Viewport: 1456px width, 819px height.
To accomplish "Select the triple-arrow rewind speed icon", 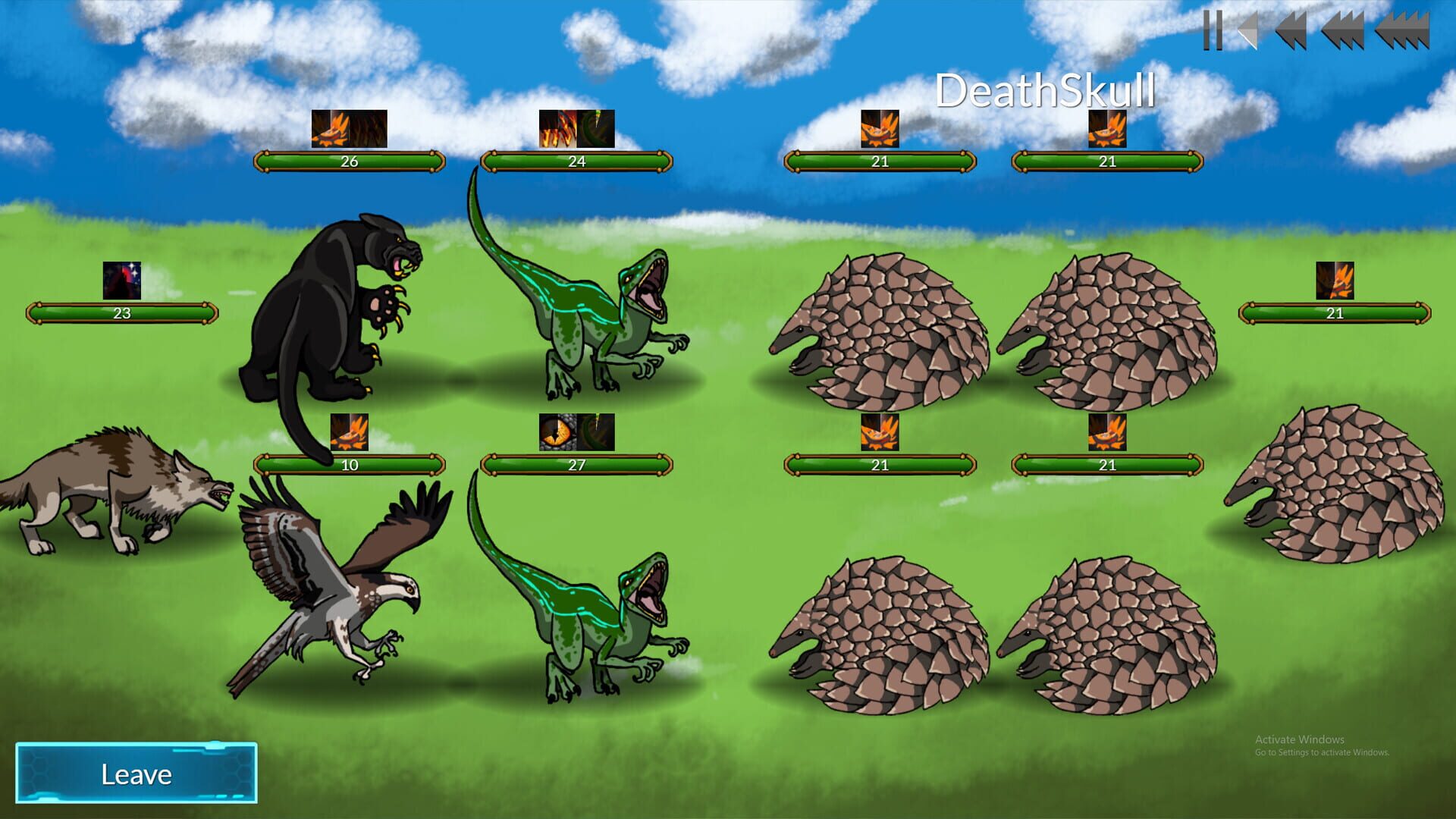I will (1344, 30).
